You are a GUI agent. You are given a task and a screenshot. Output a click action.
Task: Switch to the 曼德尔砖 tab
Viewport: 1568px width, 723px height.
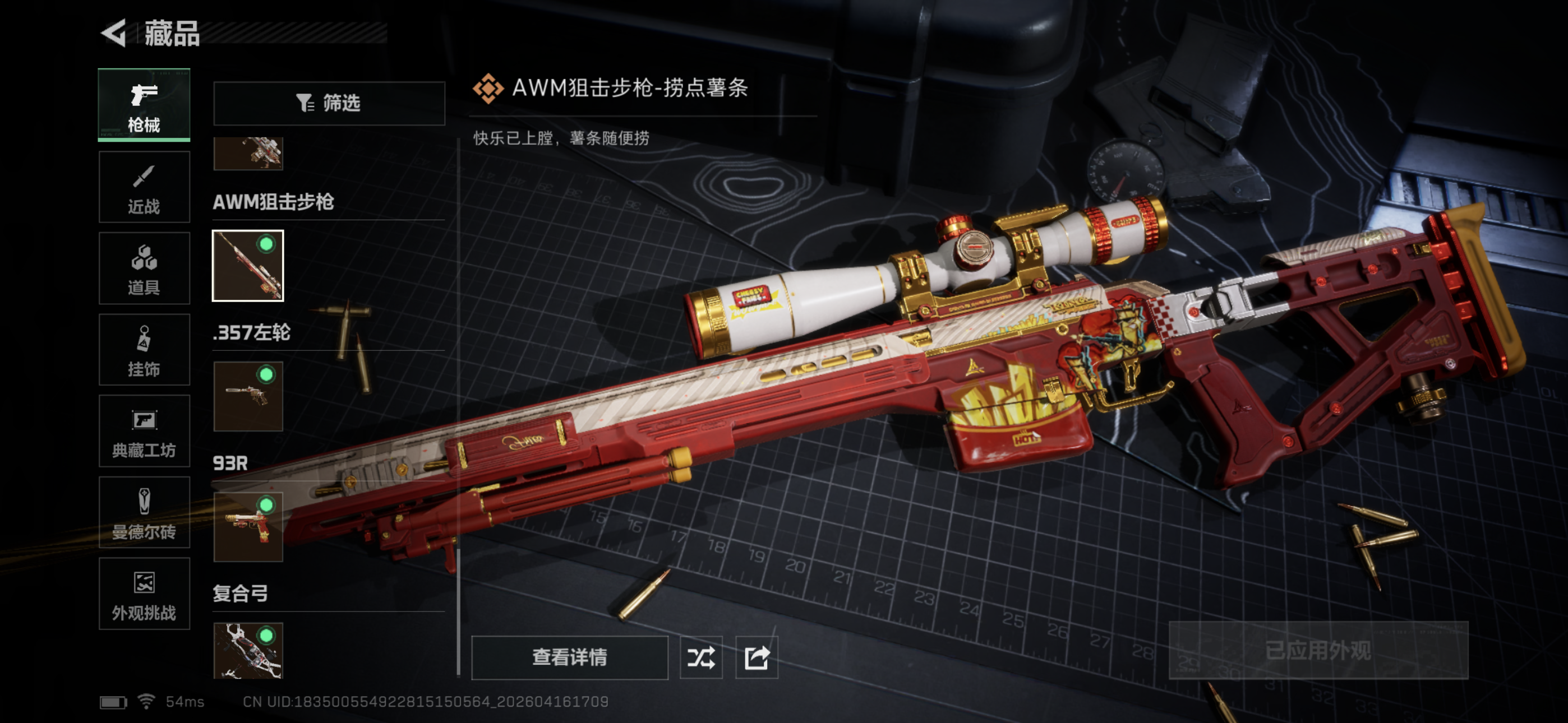click(x=144, y=512)
